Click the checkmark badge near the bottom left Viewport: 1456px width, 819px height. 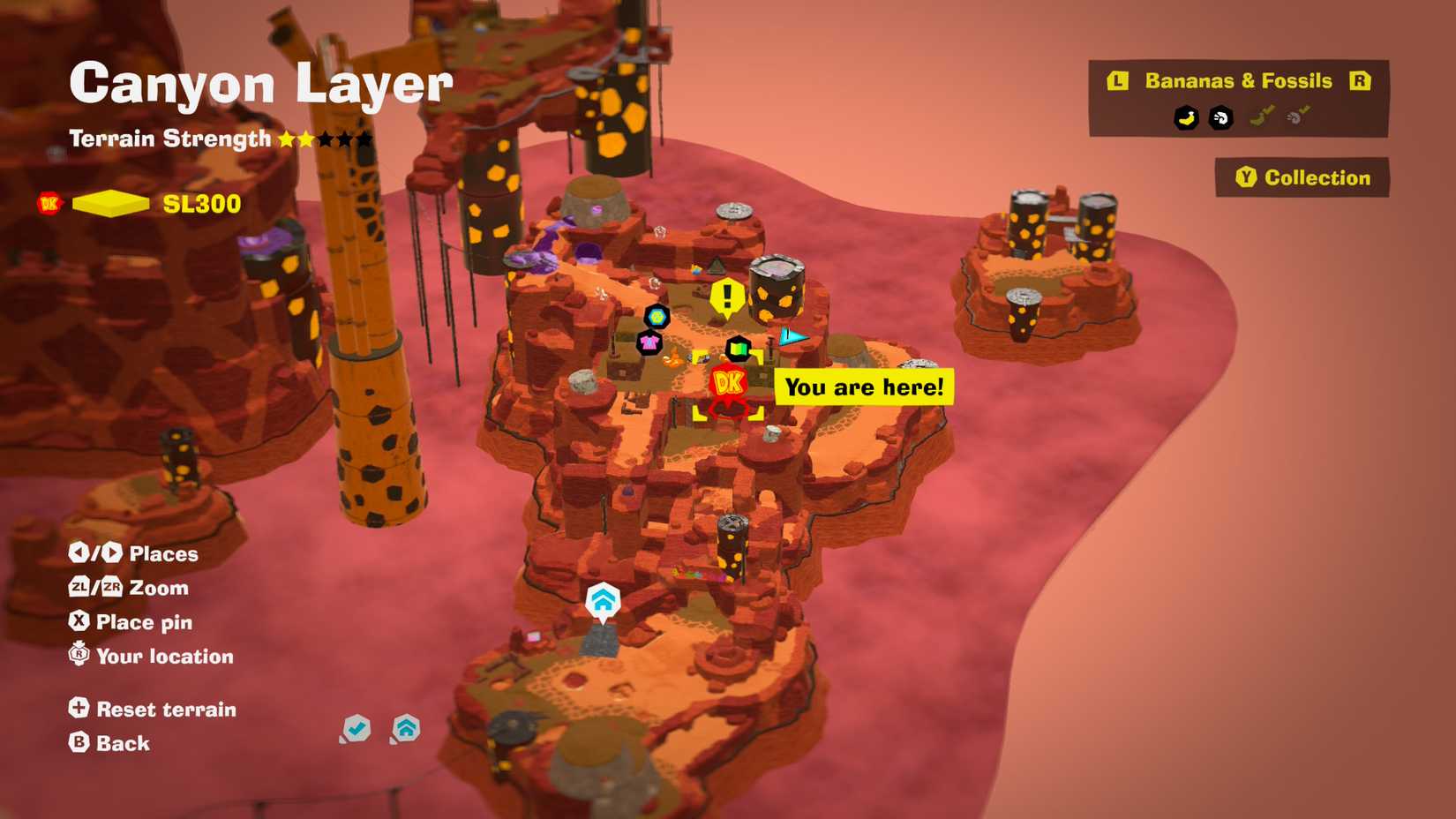point(356,728)
